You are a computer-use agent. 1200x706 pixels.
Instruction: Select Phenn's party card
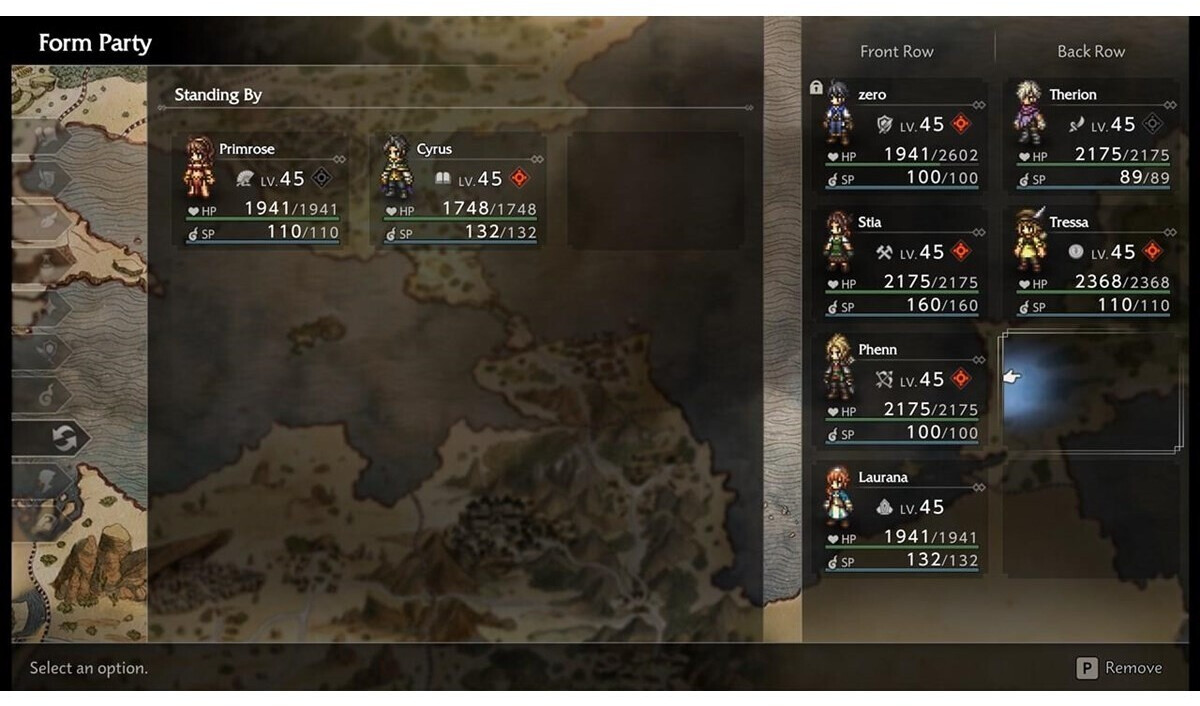pyautogui.click(x=902, y=391)
